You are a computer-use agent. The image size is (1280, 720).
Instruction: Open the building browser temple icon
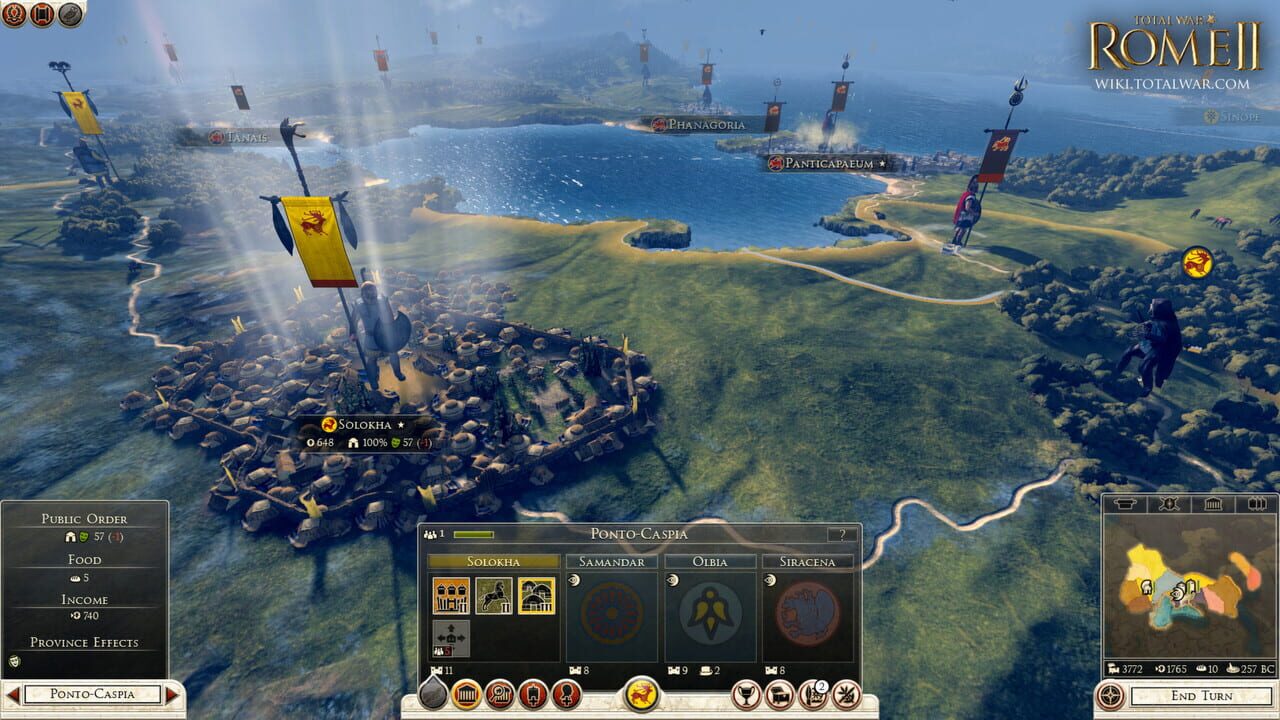469,697
